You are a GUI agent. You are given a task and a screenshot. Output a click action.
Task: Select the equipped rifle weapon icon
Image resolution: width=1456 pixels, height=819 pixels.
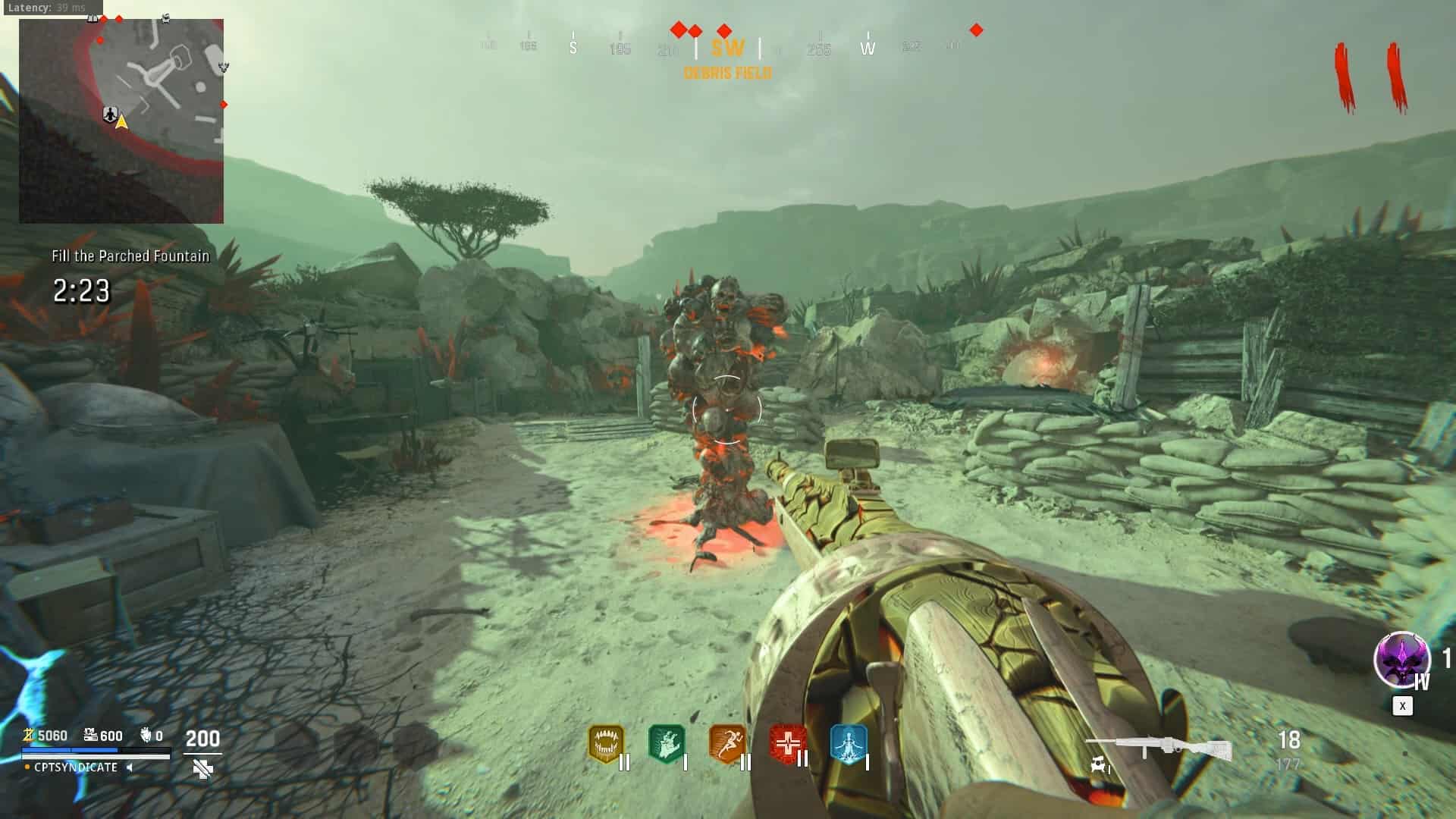pyautogui.click(x=1158, y=749)
